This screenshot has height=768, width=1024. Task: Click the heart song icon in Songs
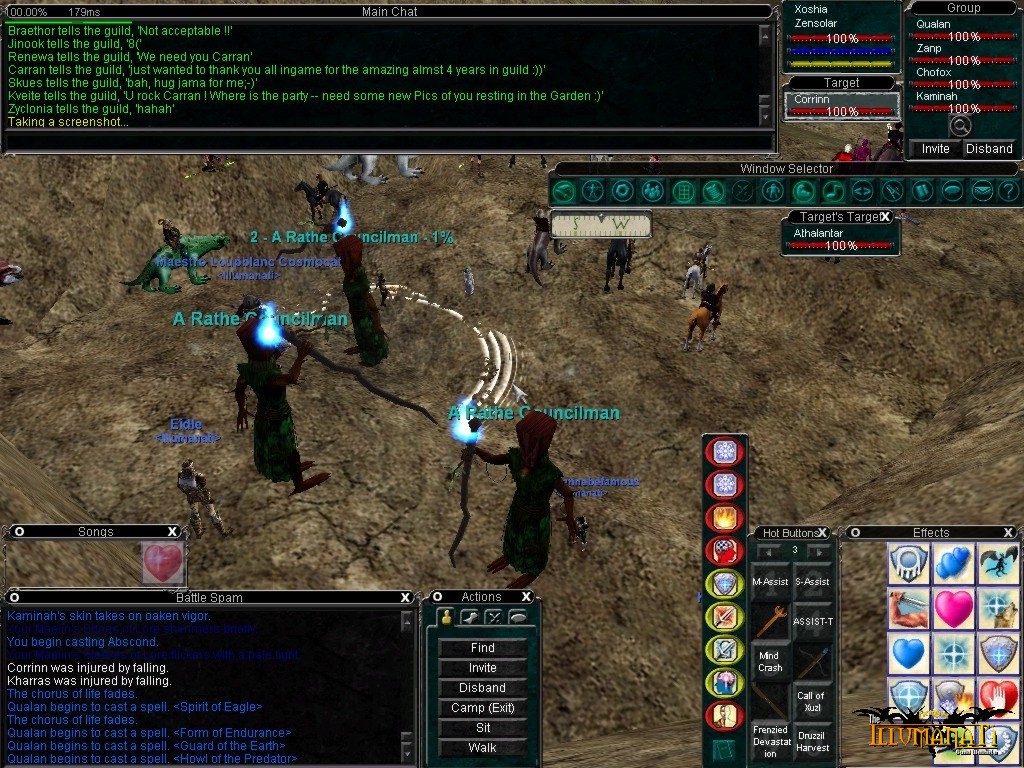pyautogui.click(x=163, y=563)
